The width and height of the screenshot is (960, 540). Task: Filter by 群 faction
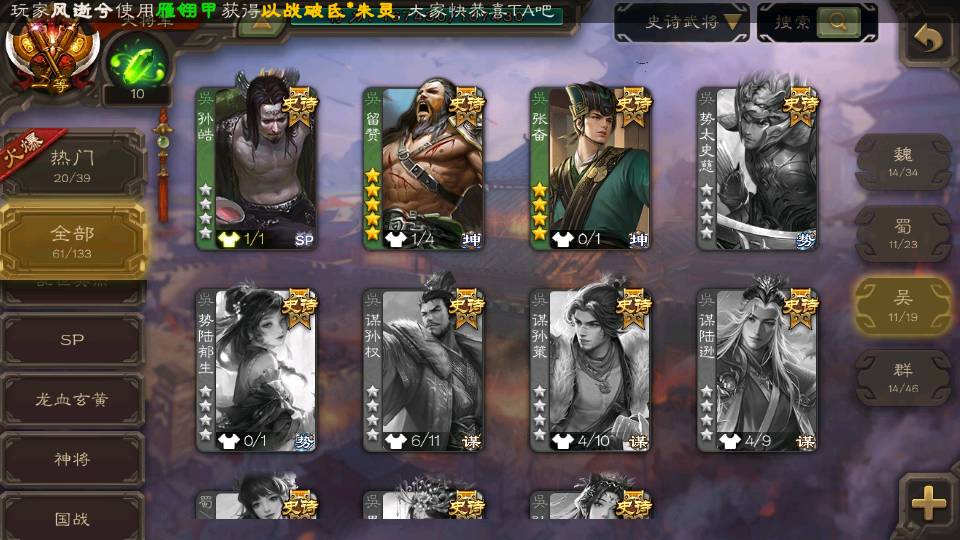(903, 377)
